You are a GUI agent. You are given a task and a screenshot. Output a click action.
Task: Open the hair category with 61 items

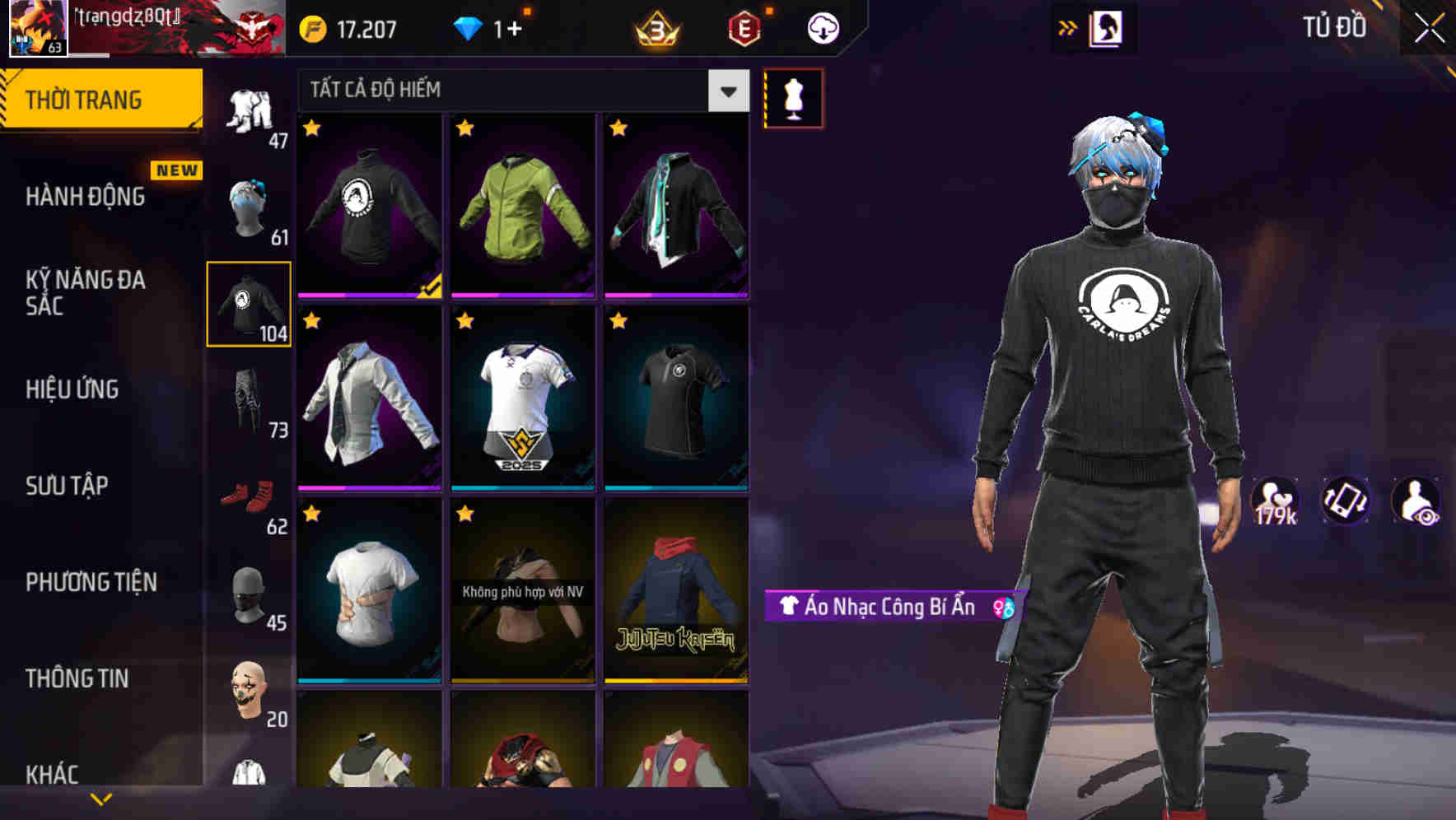250,206
